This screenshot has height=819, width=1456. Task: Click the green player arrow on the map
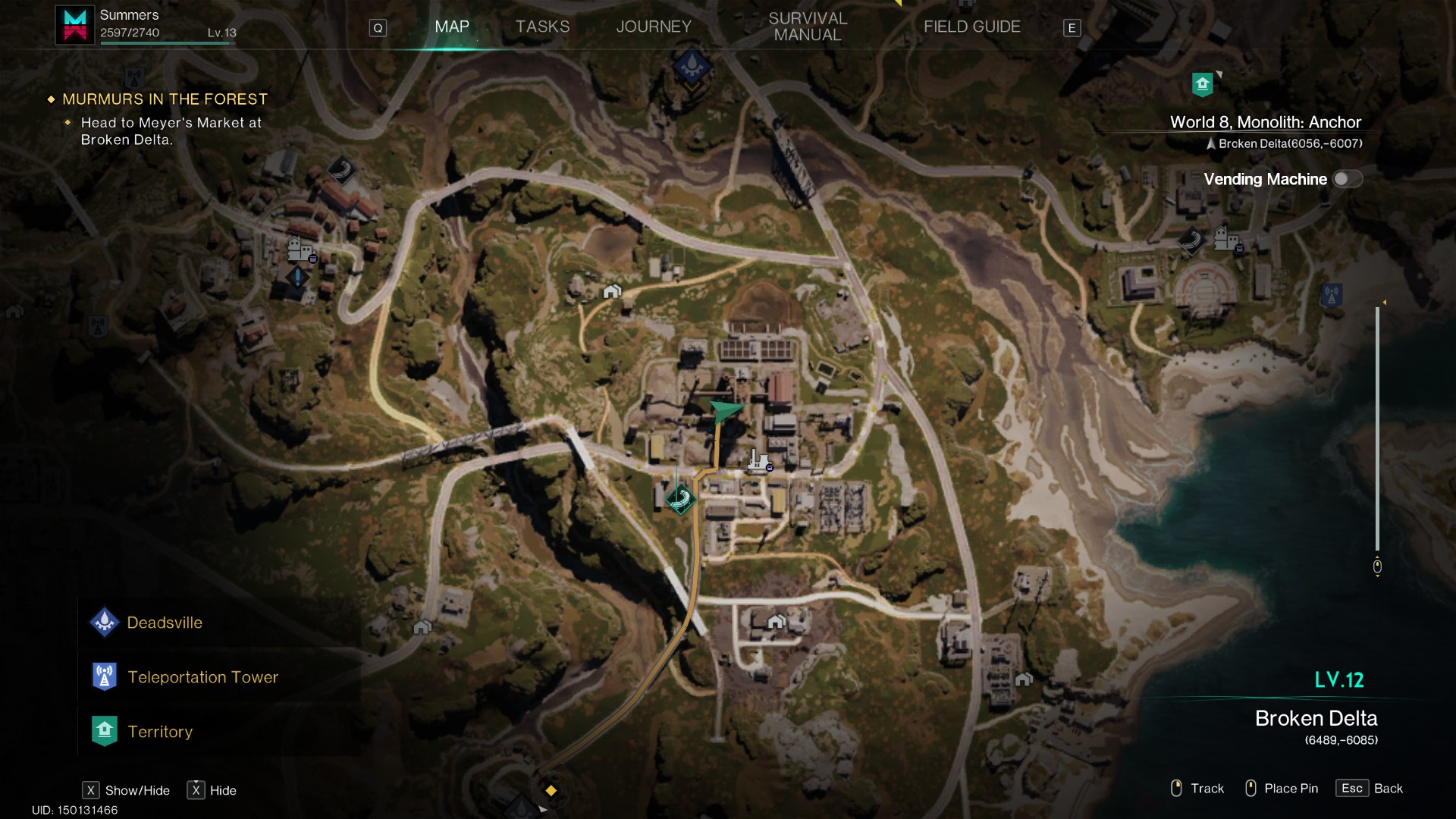[724, 412]
